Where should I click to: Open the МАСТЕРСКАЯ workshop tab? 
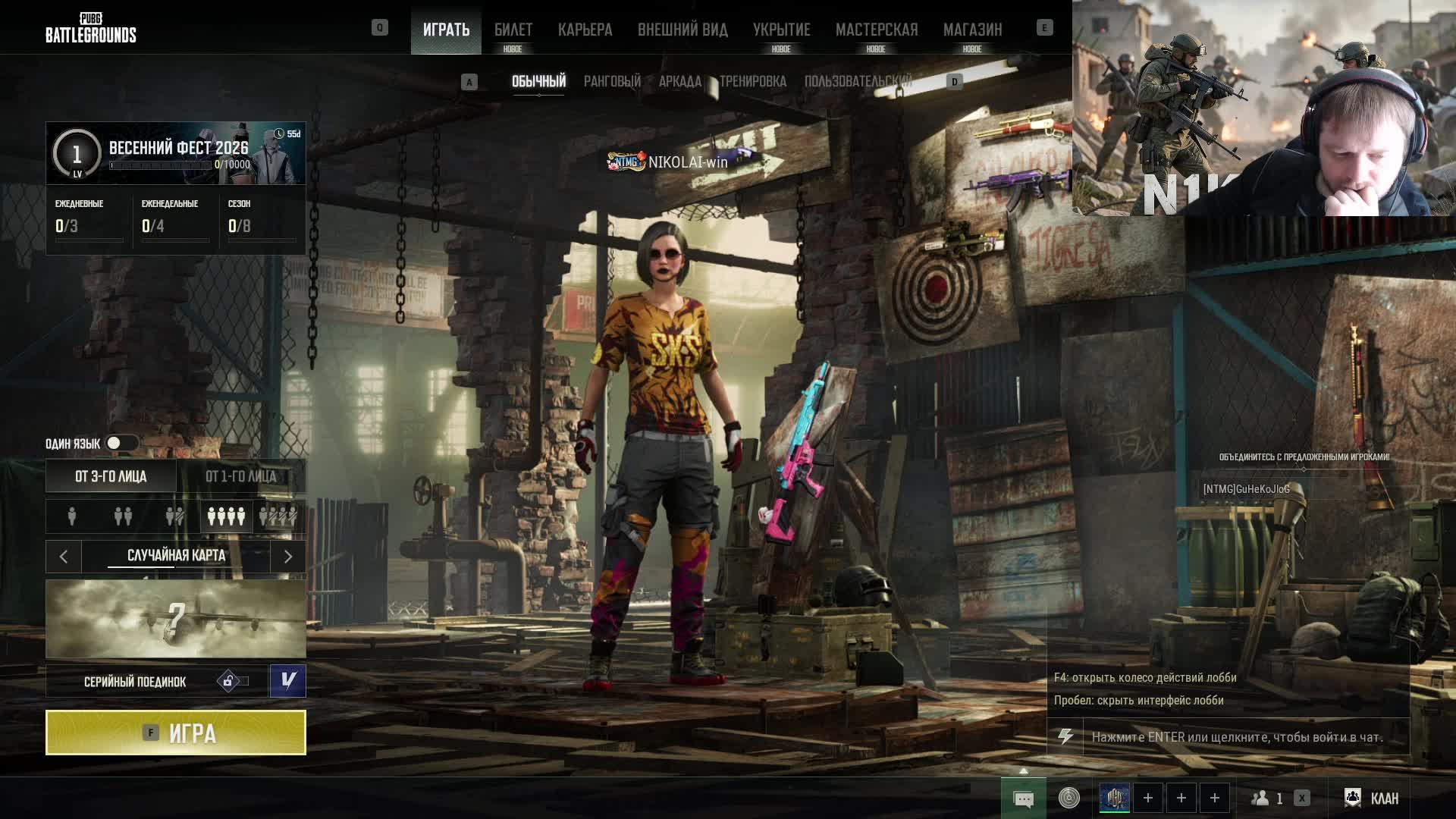pos(877,30)
